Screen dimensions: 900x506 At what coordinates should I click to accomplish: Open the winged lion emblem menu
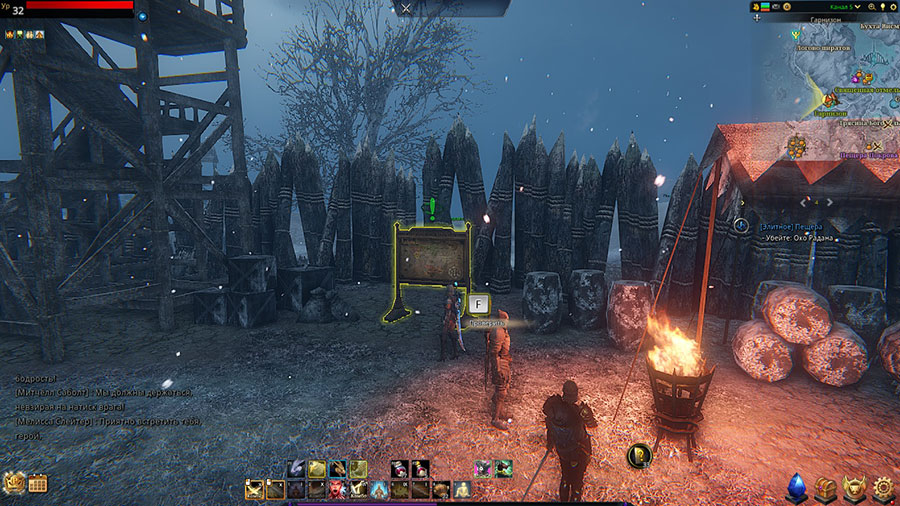(x=854, y=488)
